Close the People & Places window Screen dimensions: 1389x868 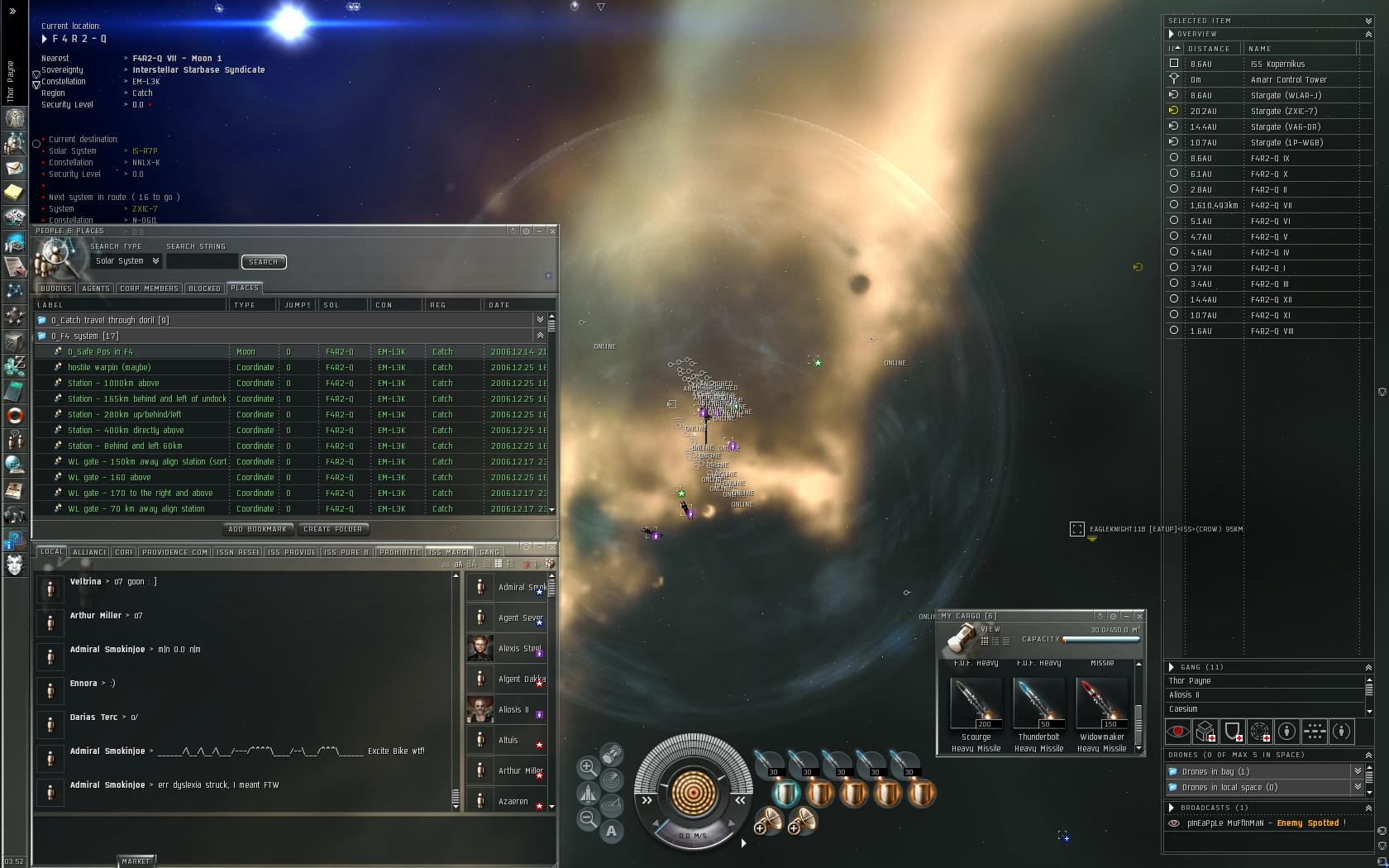click(552, 231)
